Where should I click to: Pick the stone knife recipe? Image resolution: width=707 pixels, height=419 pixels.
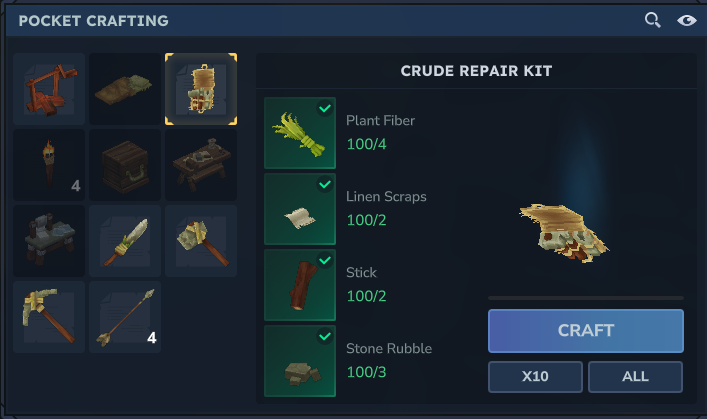(x=125, y=241)
